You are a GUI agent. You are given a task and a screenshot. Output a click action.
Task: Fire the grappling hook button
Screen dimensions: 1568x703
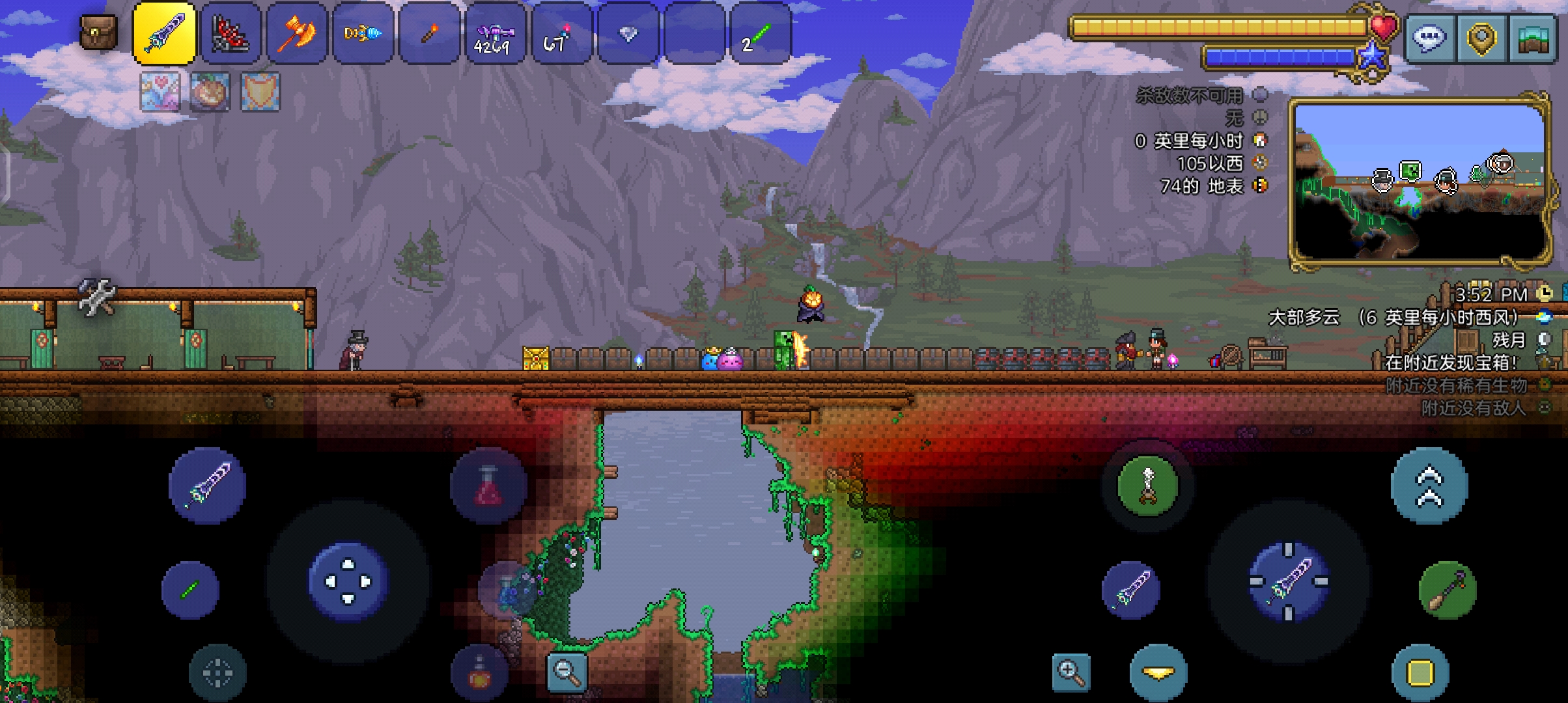(1147, 485)
